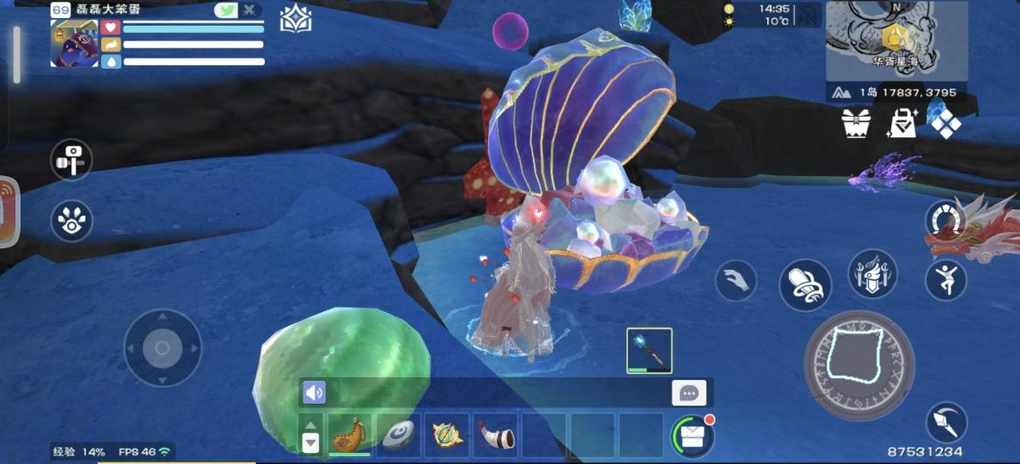Open the shopping bag store icon
This screenshot has height=464, width=1020.
click(903, 123)
